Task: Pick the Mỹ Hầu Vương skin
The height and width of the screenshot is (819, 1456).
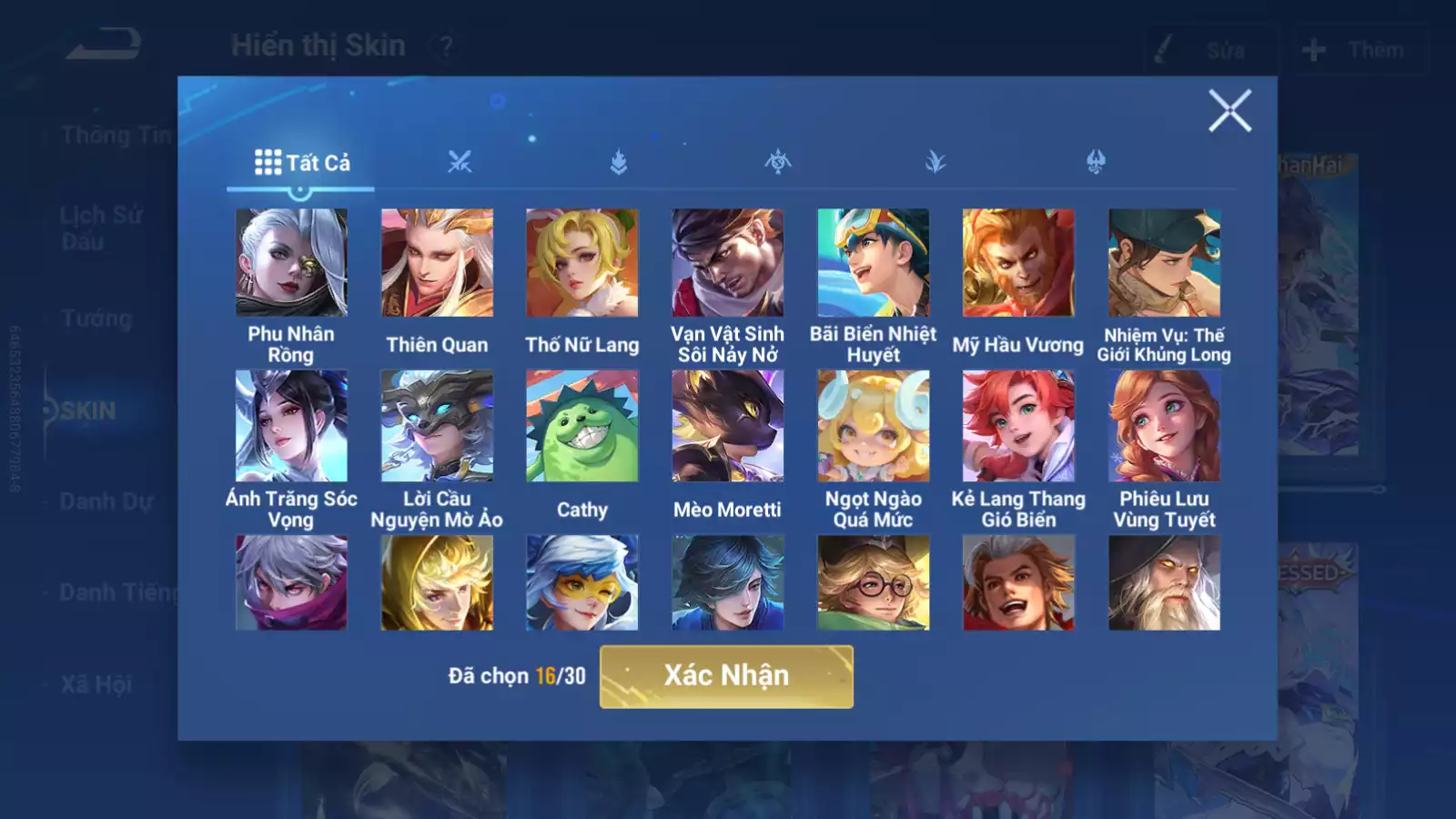Action: click(x=1018, y=263)
